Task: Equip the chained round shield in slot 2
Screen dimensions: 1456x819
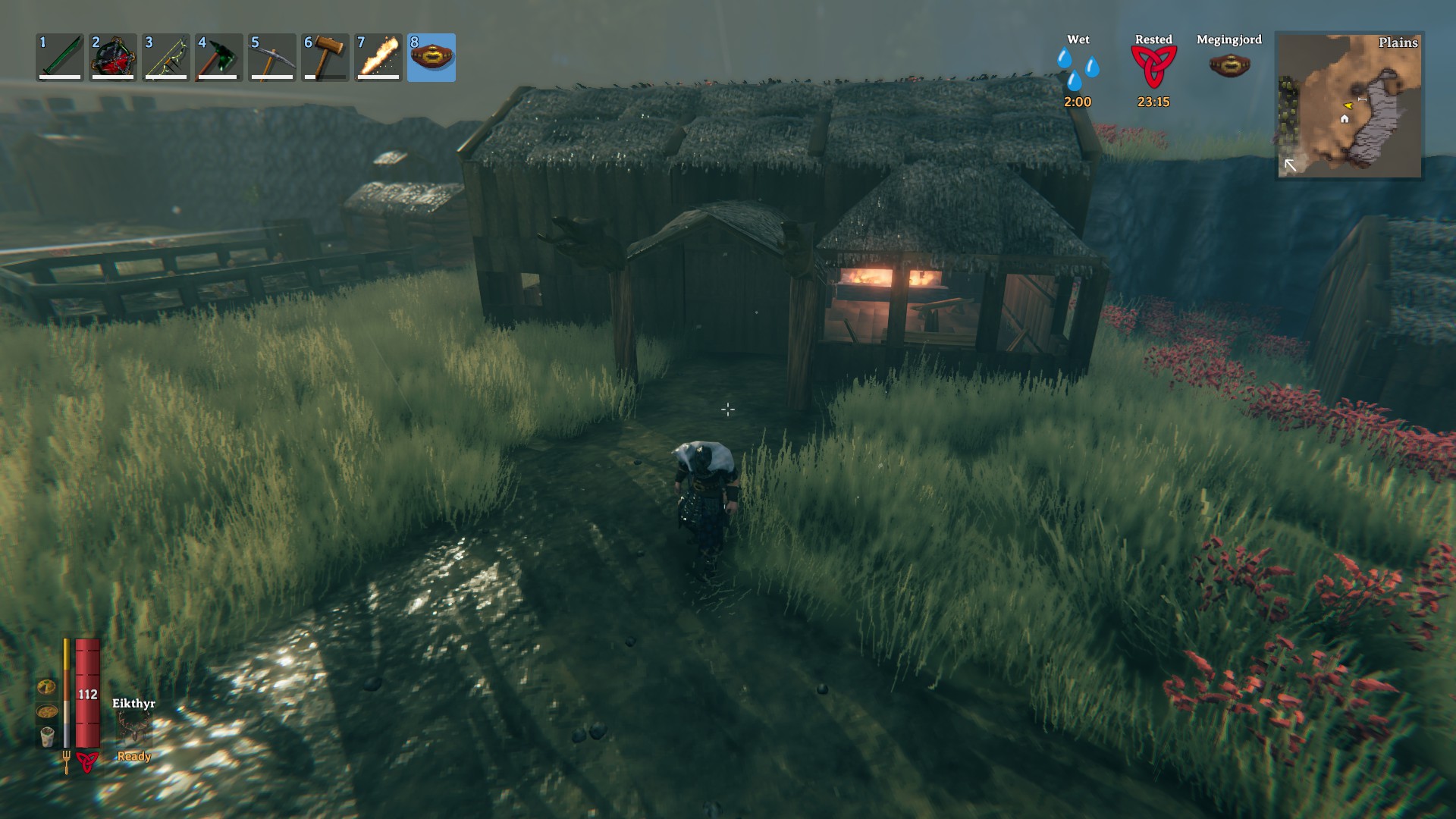Action: [x=113, y=57]
